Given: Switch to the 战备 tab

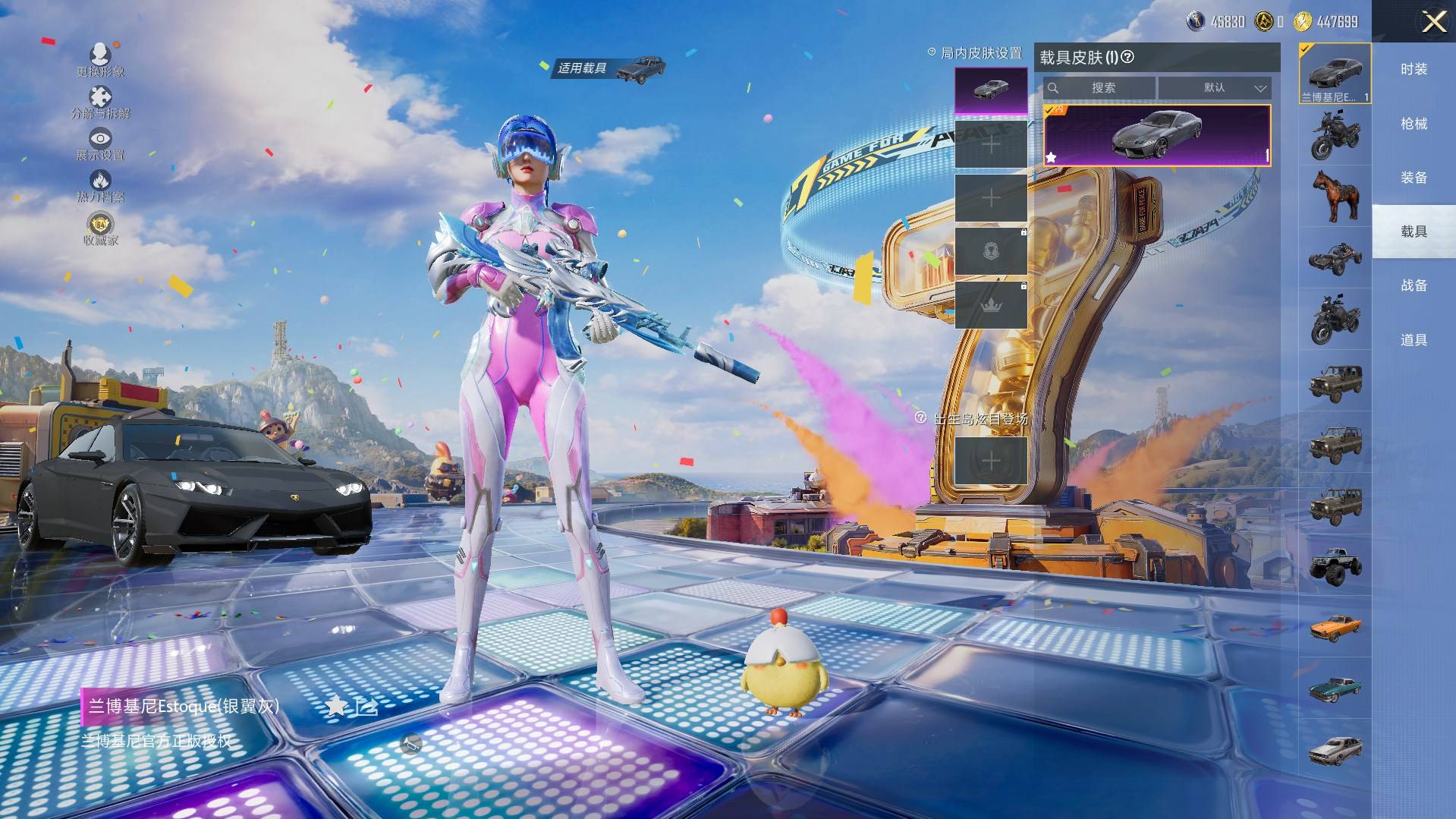Looking at the screenshot, I should click(1414, 285).
